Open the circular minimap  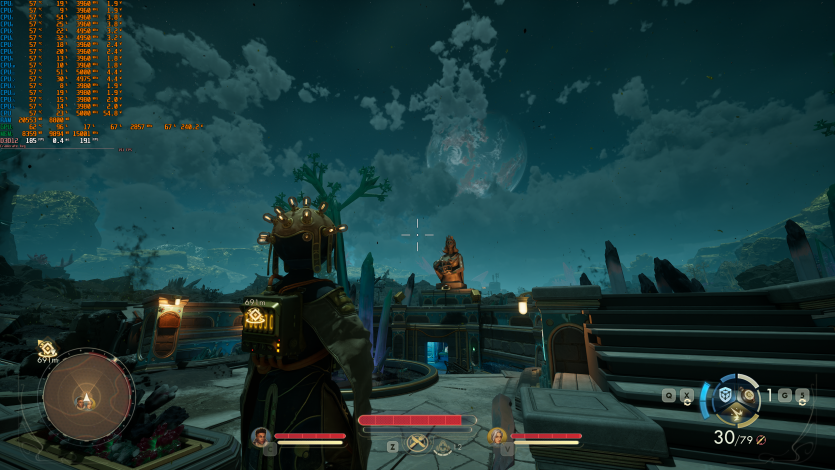point(88,398)
